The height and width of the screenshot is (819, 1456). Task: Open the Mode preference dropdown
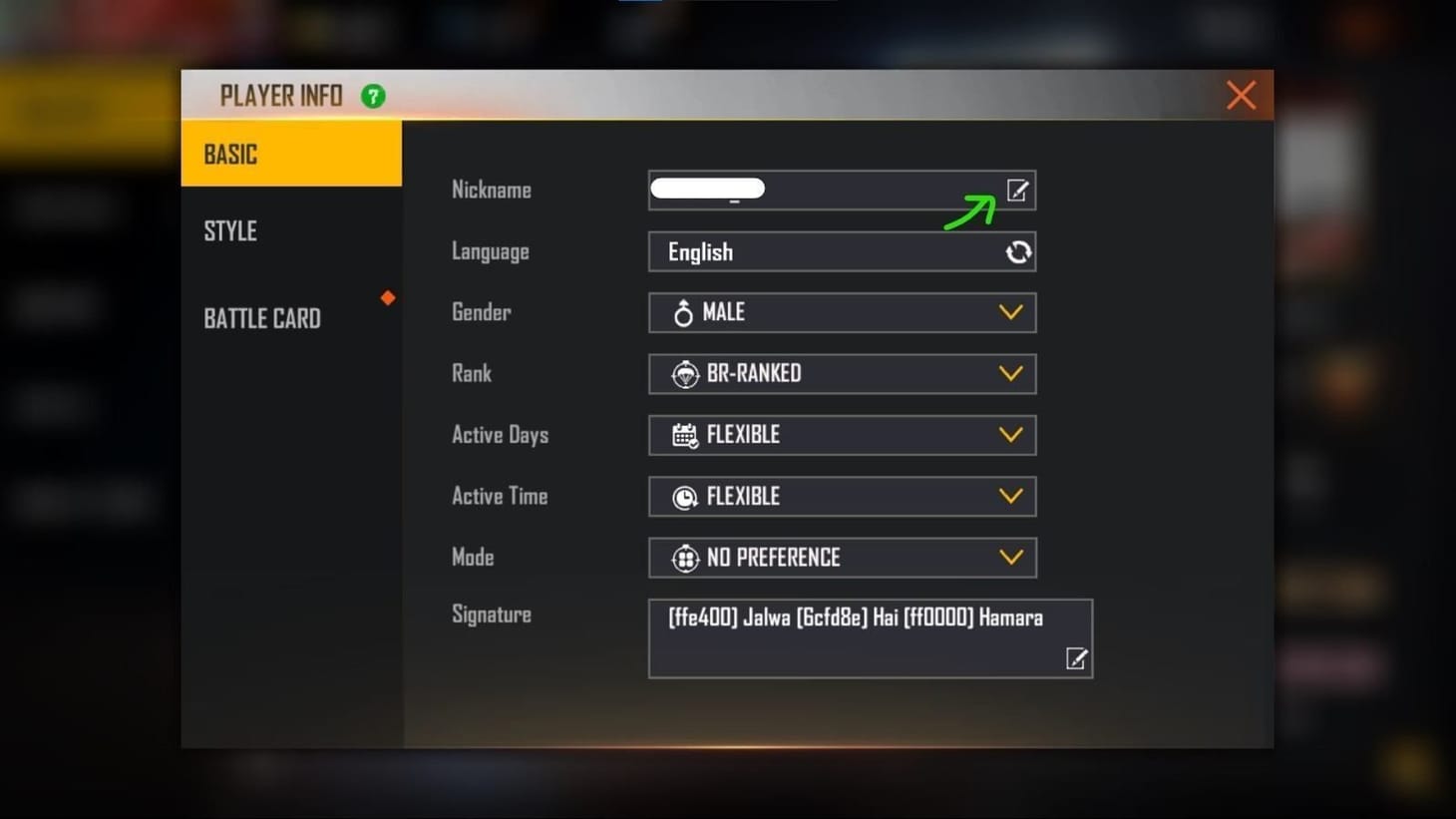point(1010,558)
